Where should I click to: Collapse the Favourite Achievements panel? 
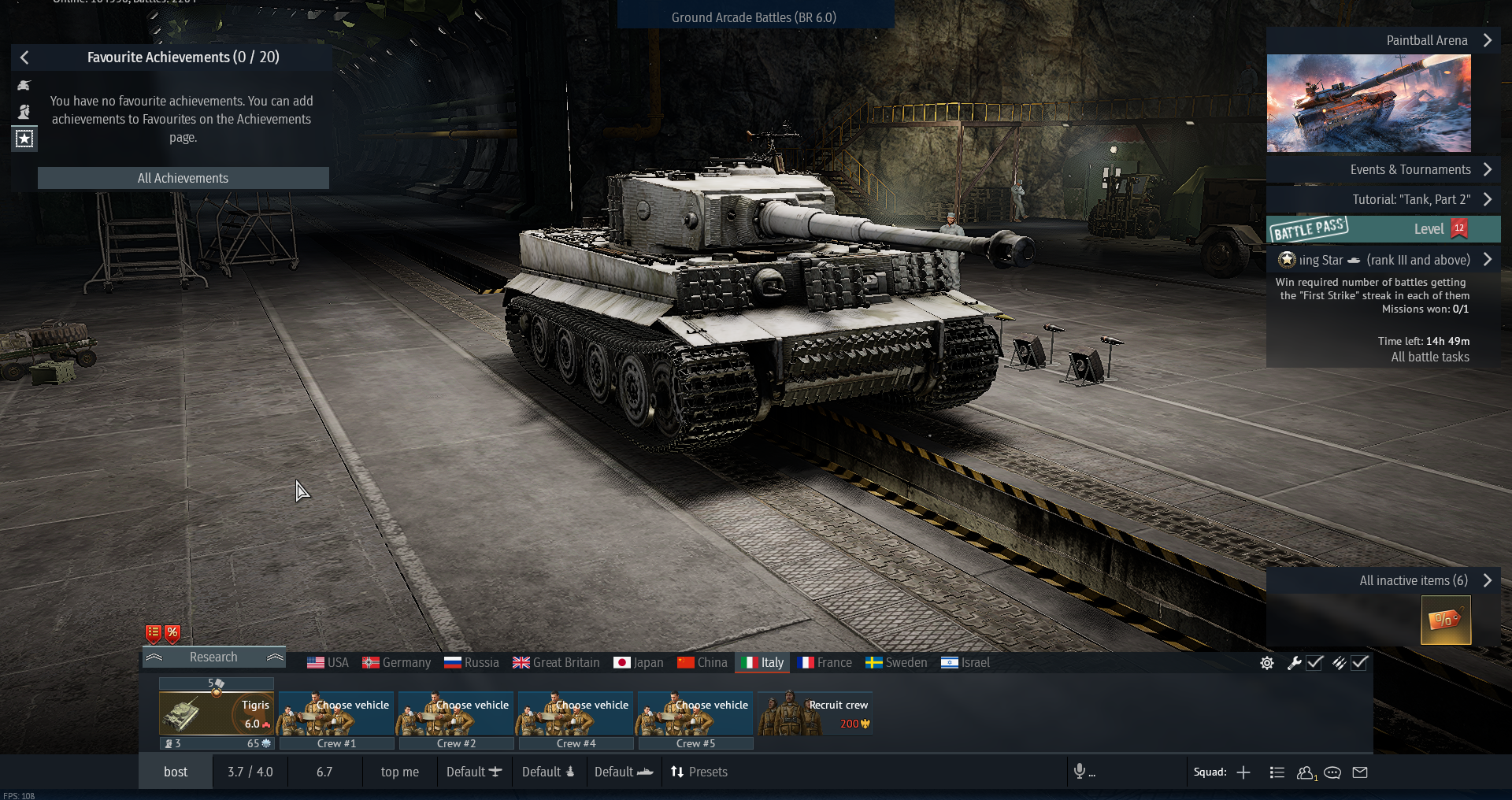pyautogui.click(x=24, y=57)
